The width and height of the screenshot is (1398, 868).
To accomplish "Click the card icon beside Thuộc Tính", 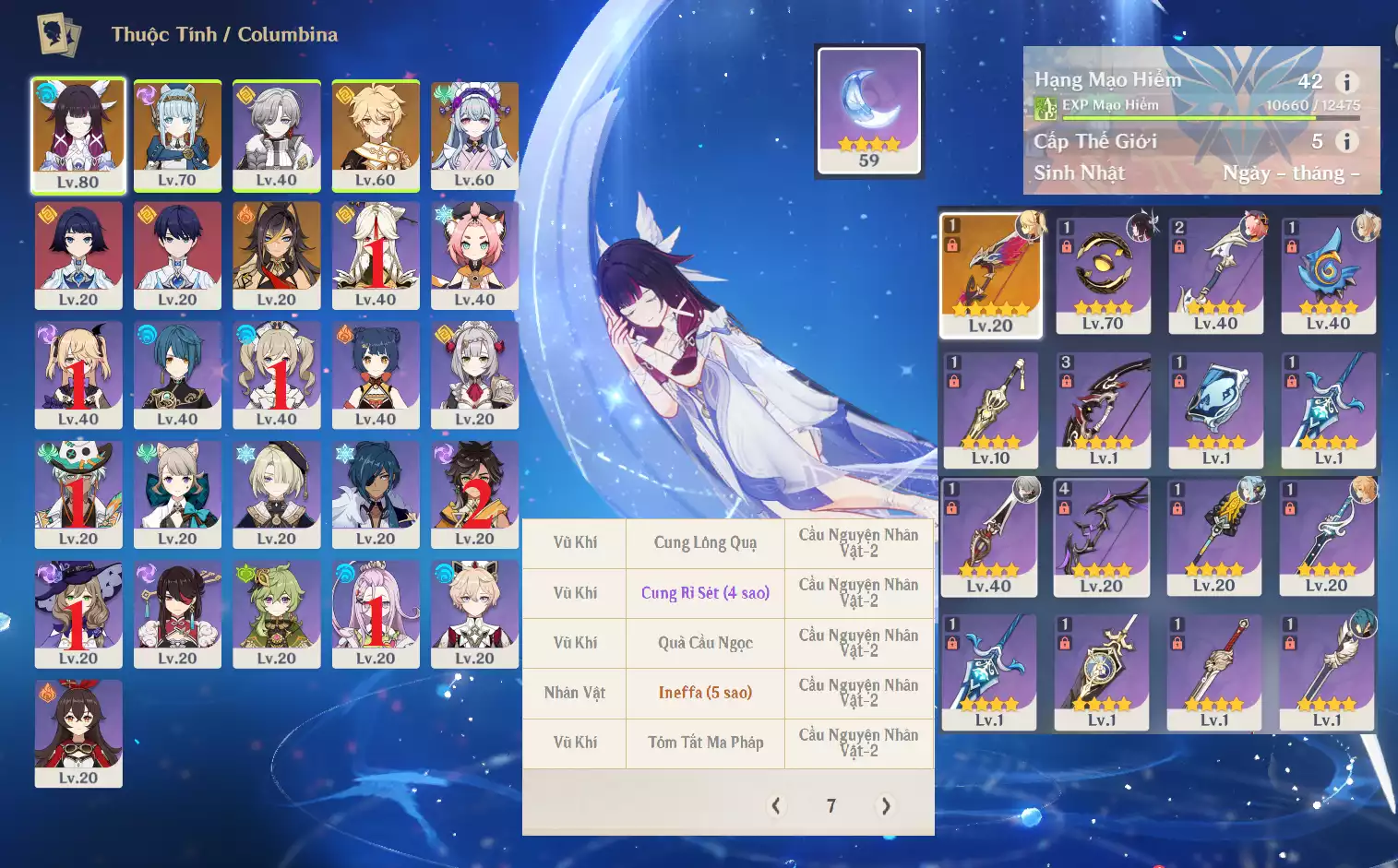I will [x=58, y=34].
